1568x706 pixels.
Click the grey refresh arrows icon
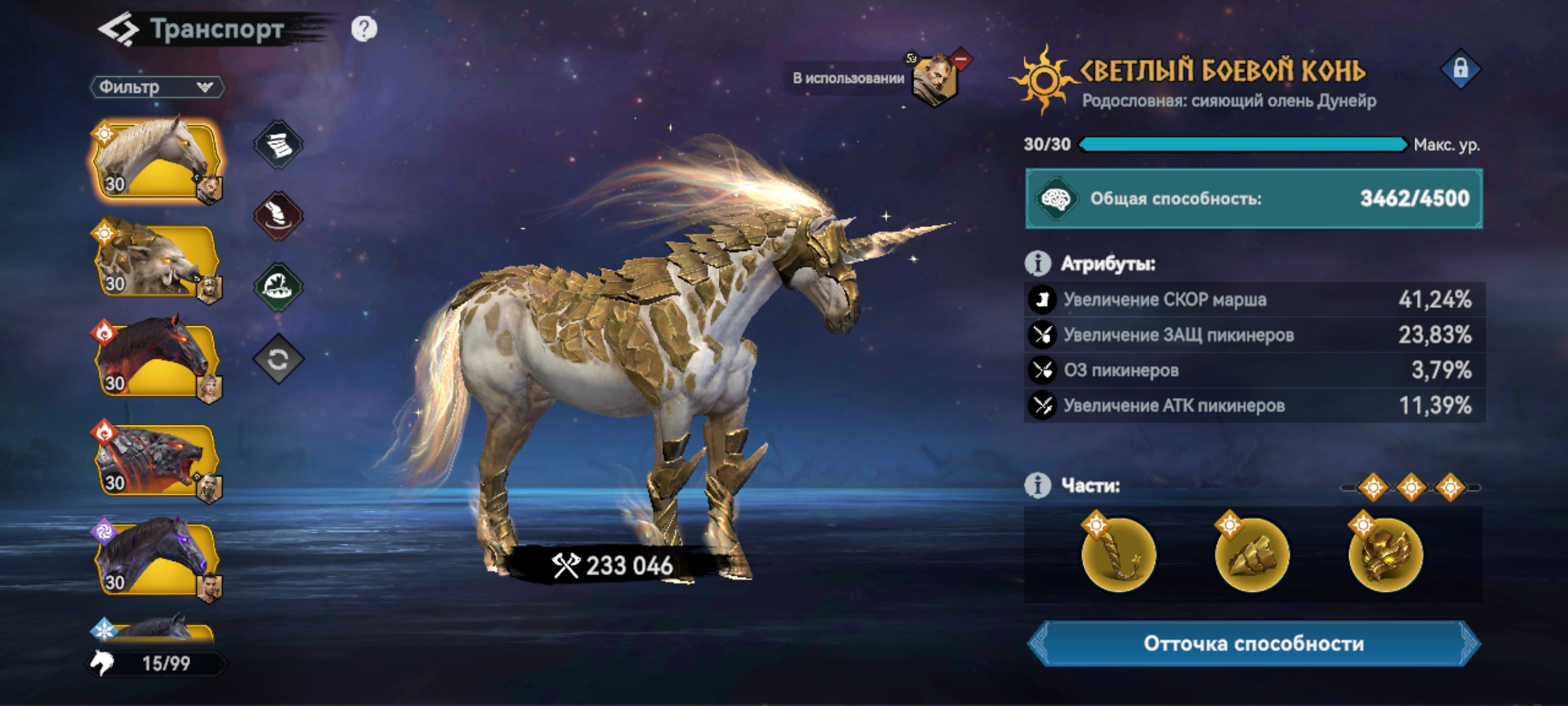point(278,359)
